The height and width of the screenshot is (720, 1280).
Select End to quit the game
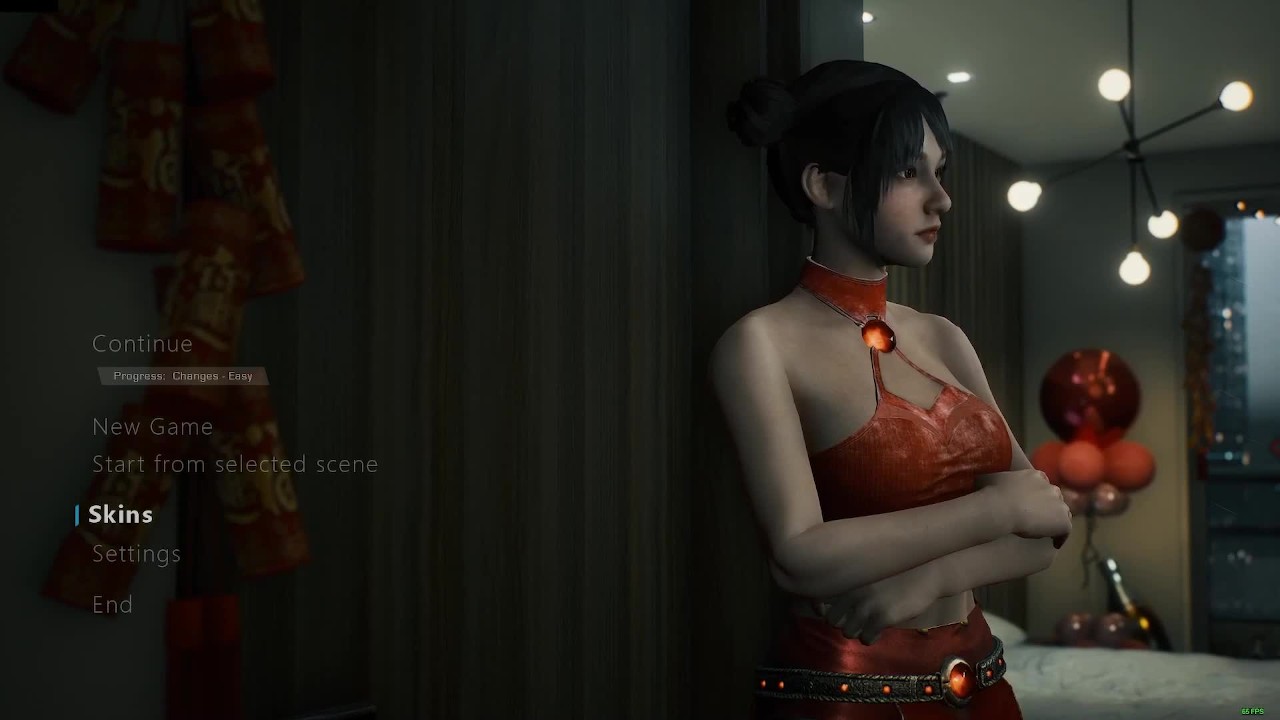pyautogui.click(x=112, y=605)
